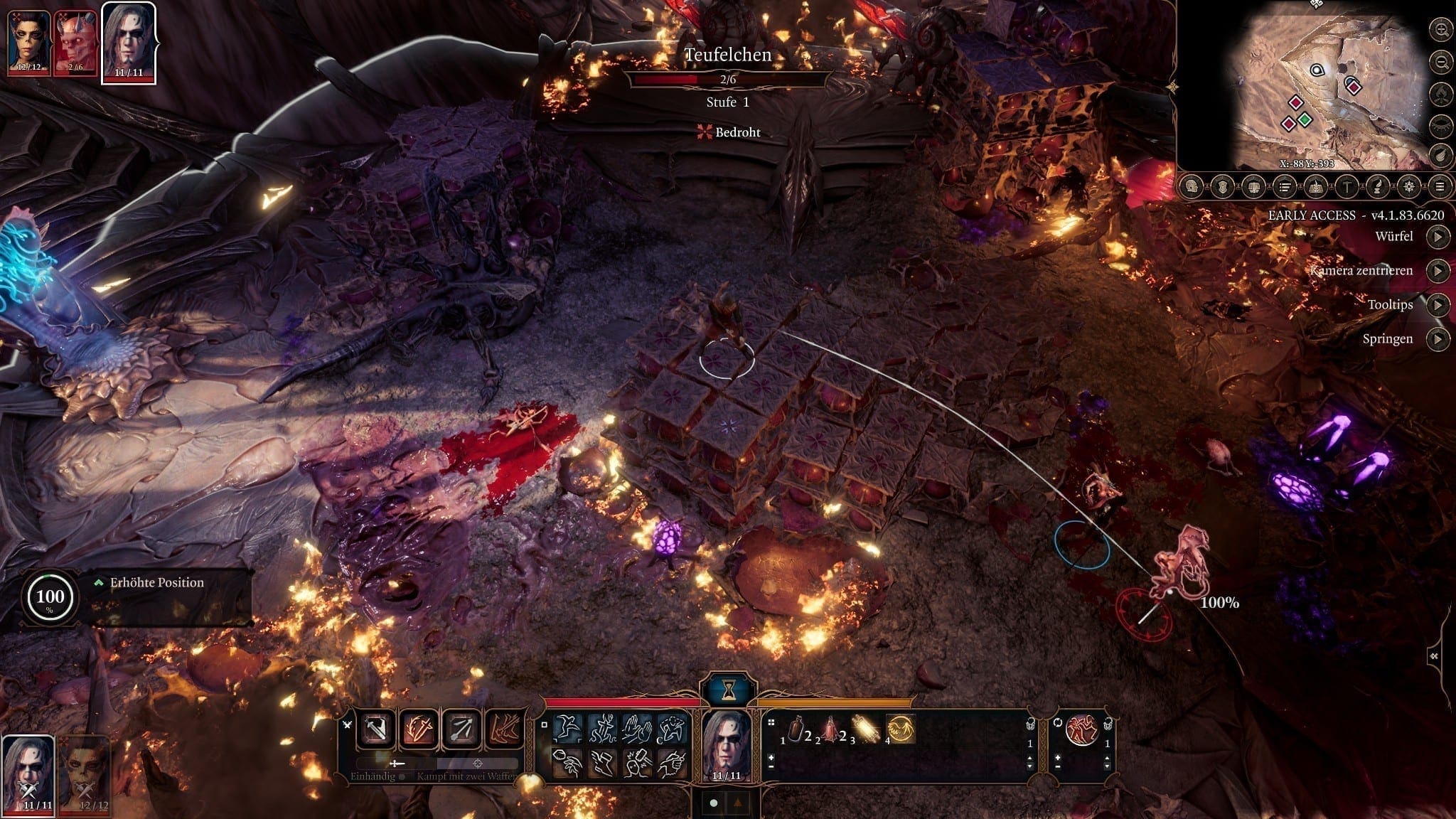The width and height of the screenshot is (1456, 819).
Task: Click the campfire rest button
Action: pyautogui.click(x=1441, y=93)
